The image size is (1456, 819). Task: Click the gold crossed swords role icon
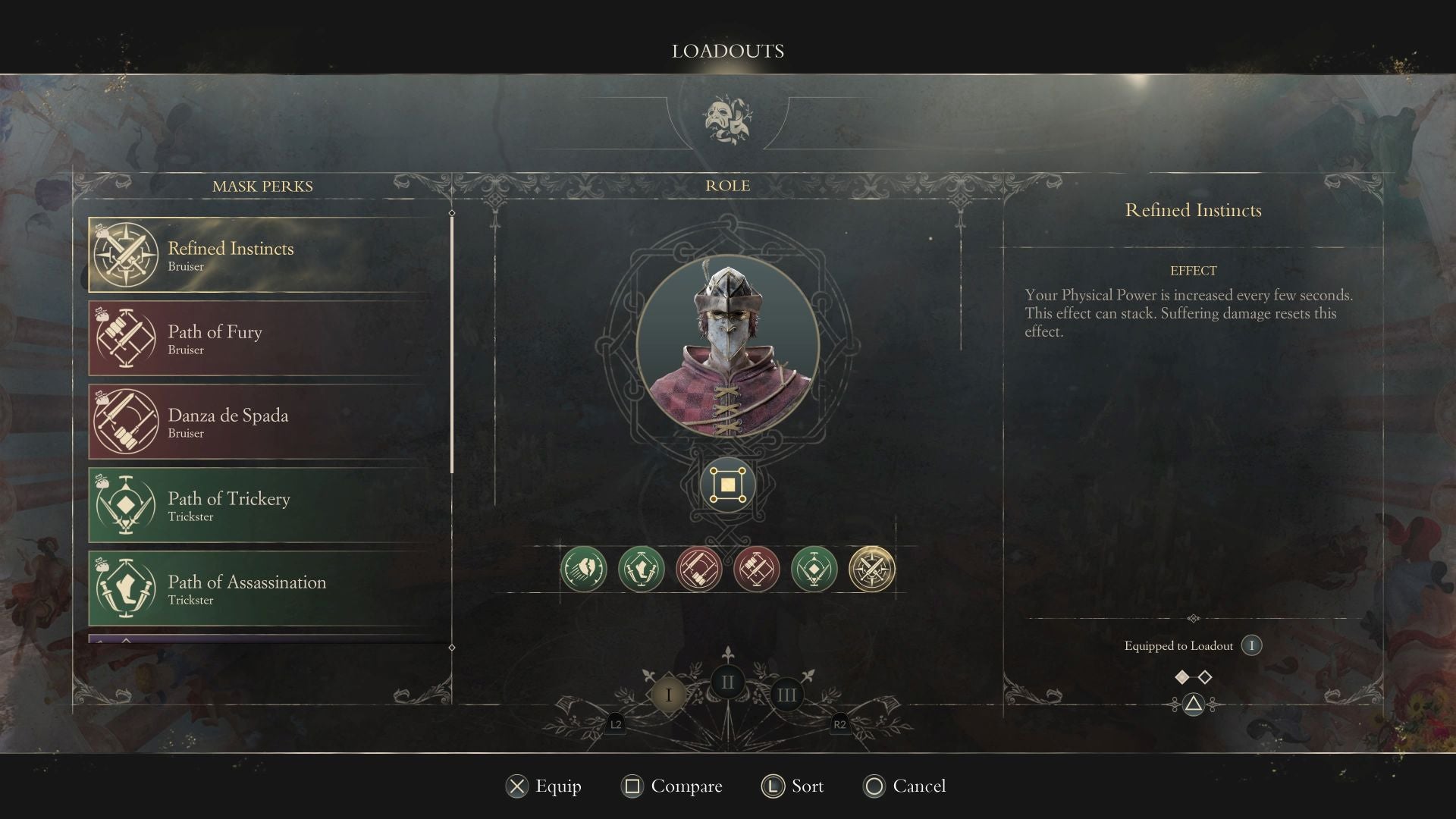pyautogui.click(x=874, y=568)
